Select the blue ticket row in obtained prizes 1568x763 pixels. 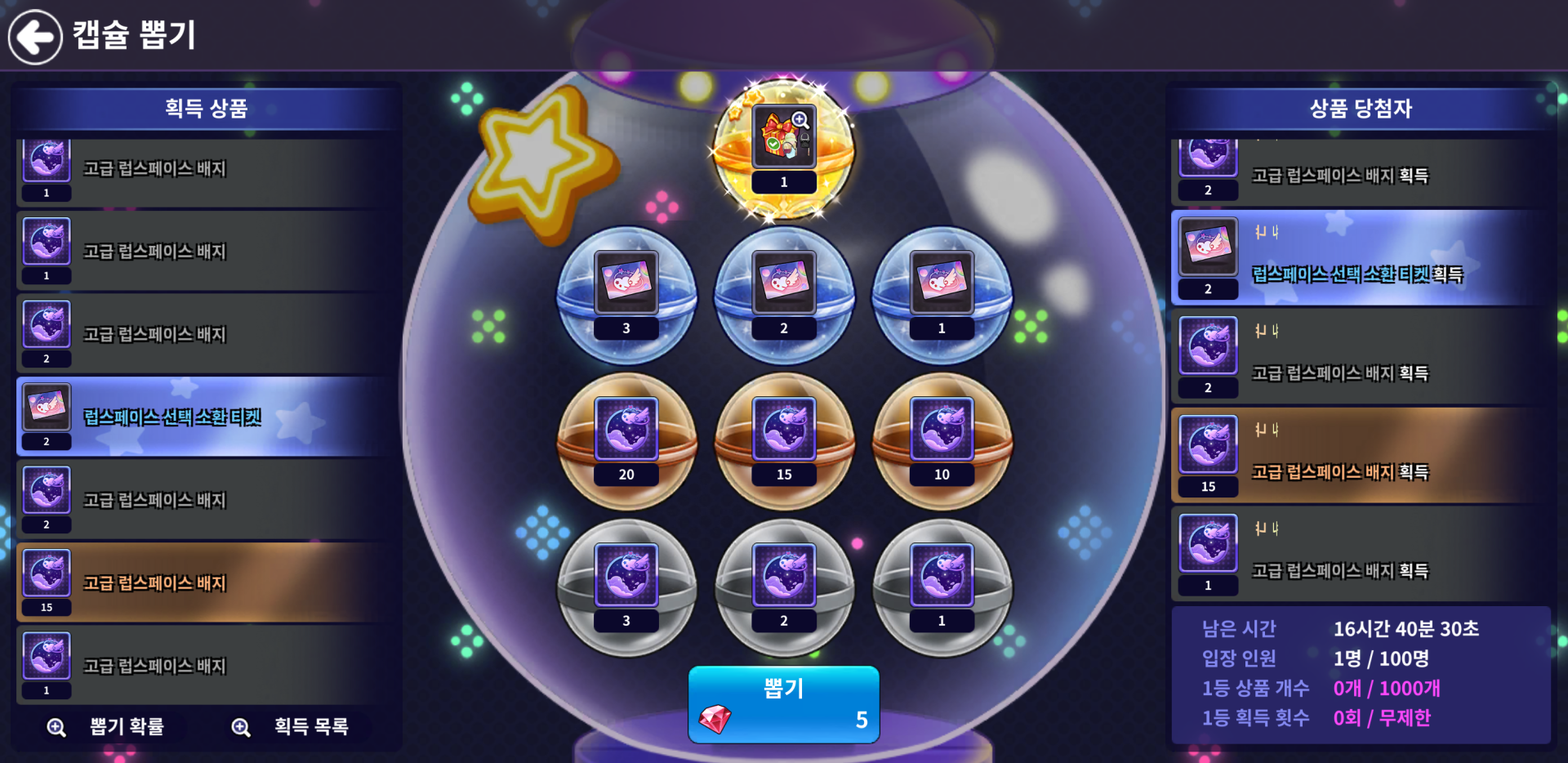(204, 417)
